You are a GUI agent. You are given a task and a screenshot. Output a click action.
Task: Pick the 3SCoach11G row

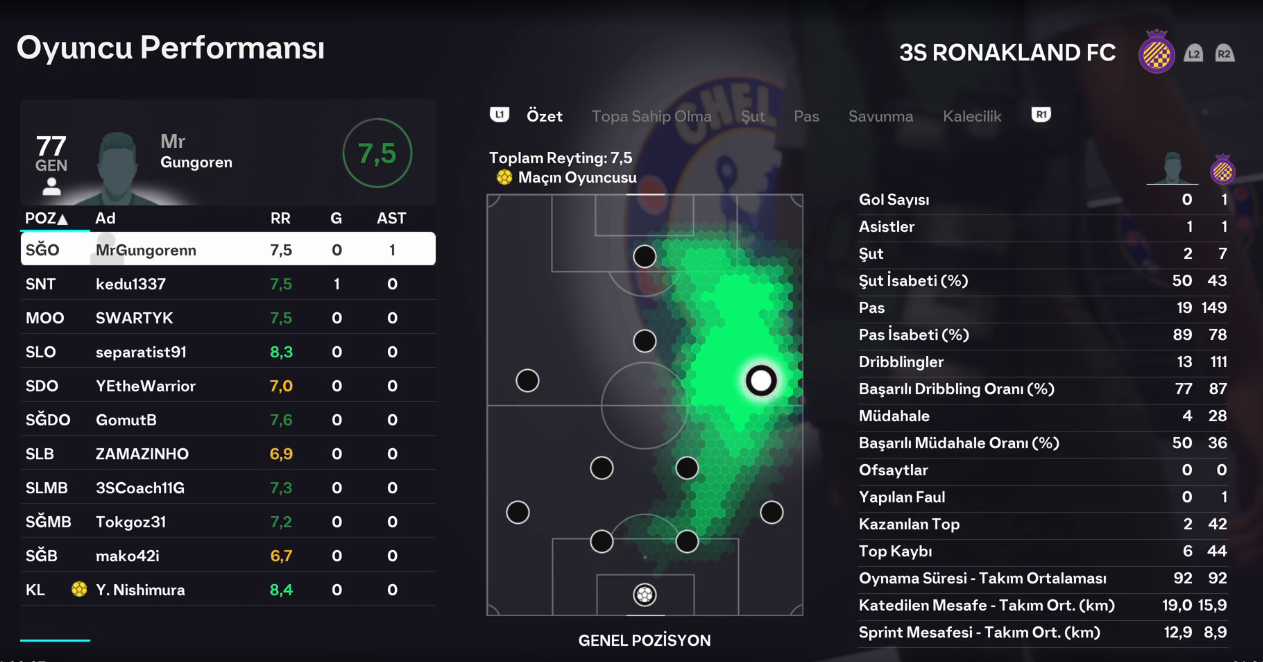pos(228,488)
